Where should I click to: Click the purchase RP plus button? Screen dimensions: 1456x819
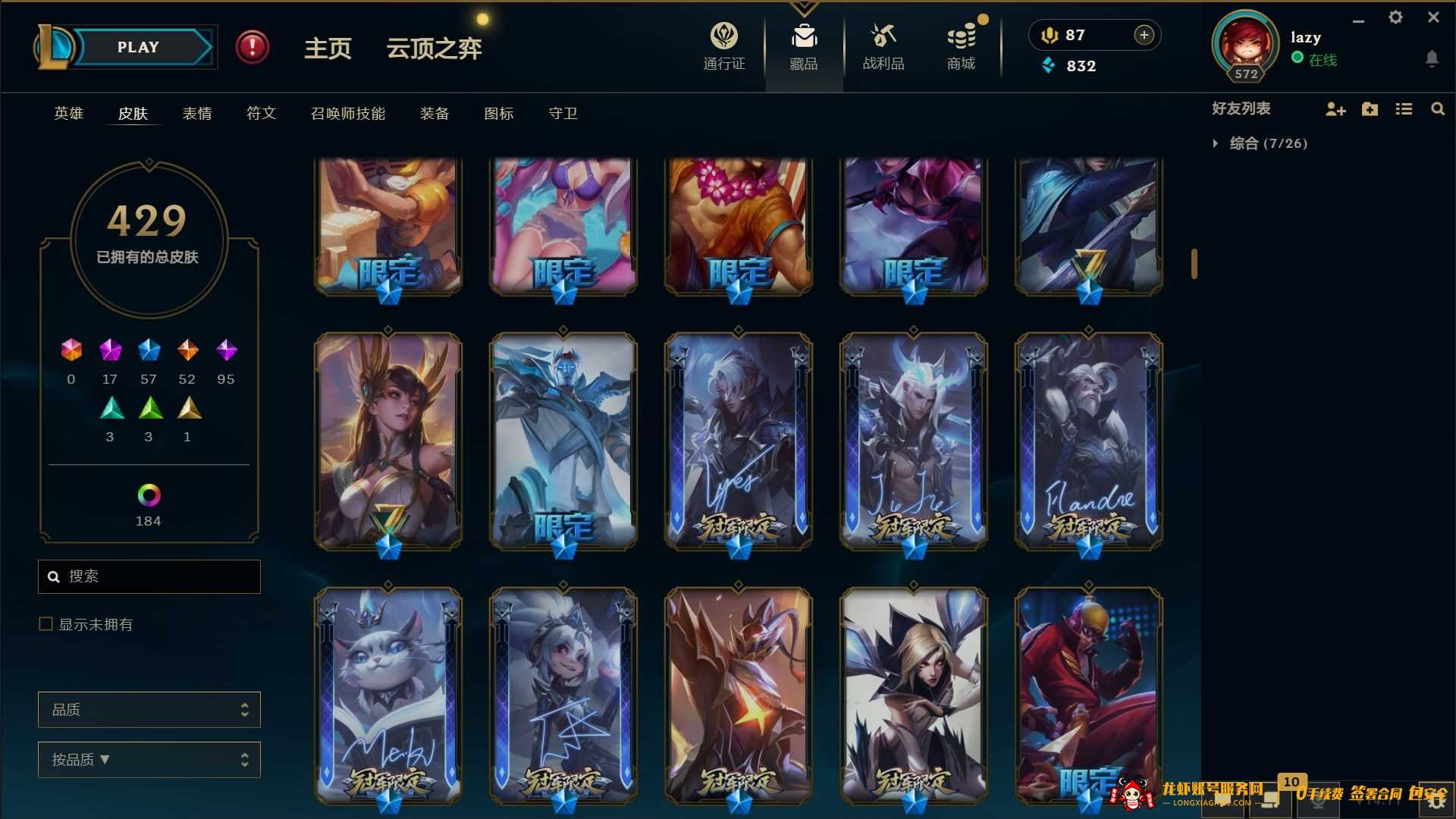point(1144,35)
